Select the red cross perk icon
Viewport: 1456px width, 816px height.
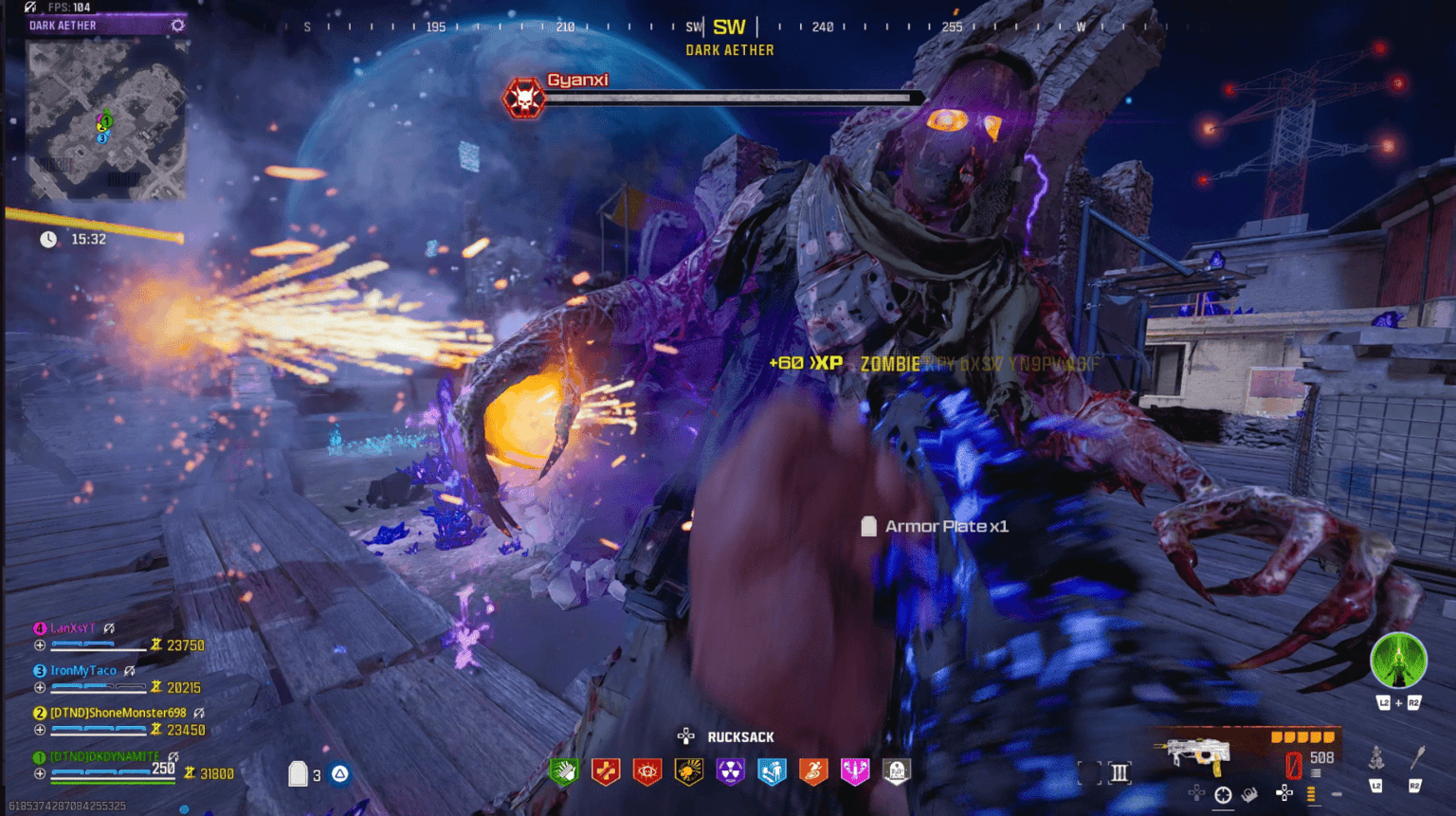[606, 771]
